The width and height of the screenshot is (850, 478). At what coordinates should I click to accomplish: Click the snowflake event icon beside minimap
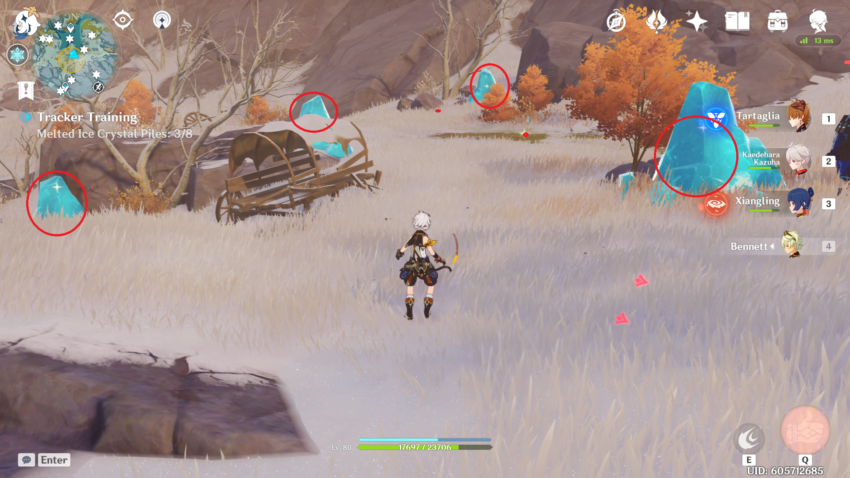coord(17,55)
